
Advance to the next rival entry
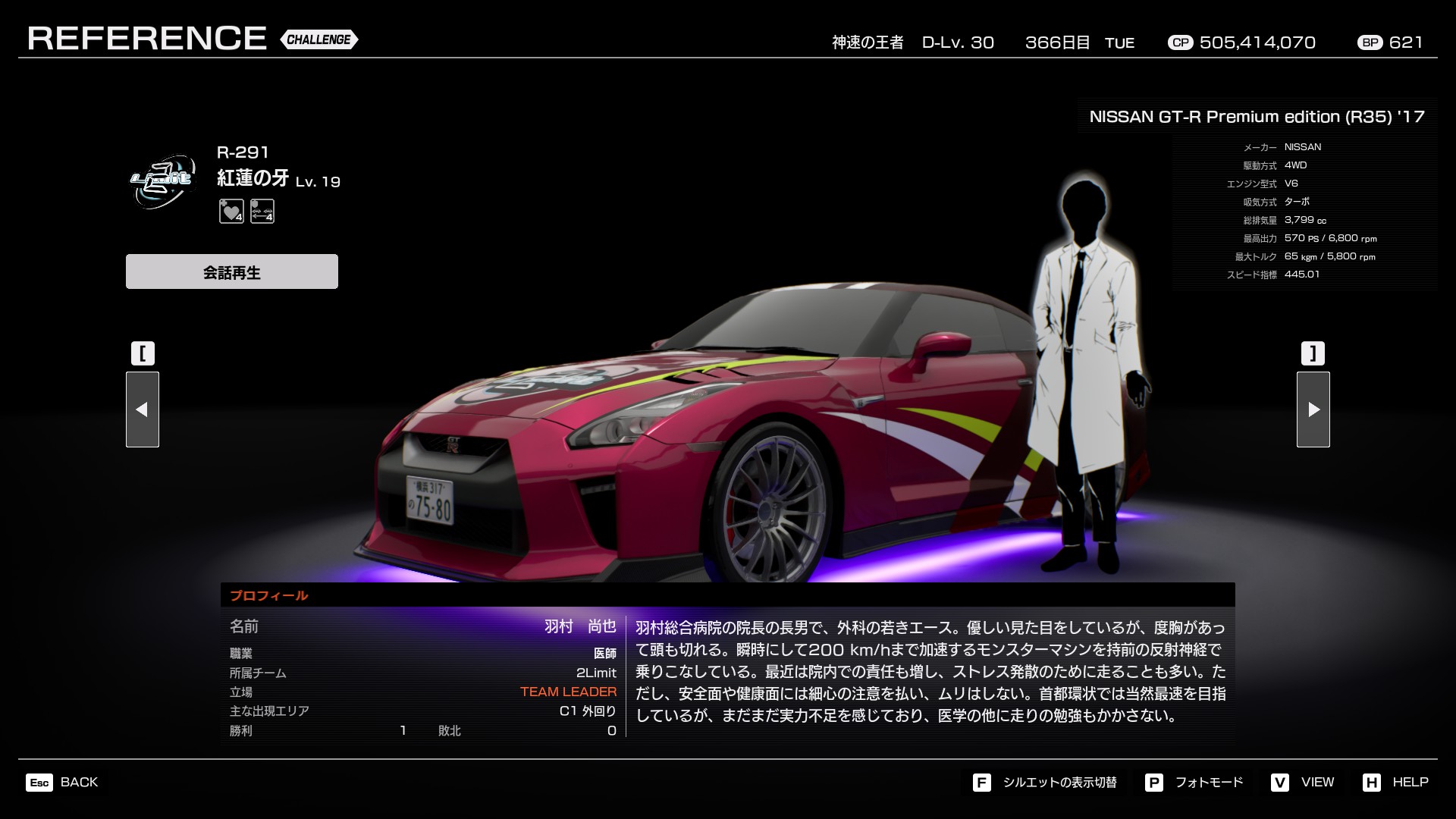[1313, 409]
